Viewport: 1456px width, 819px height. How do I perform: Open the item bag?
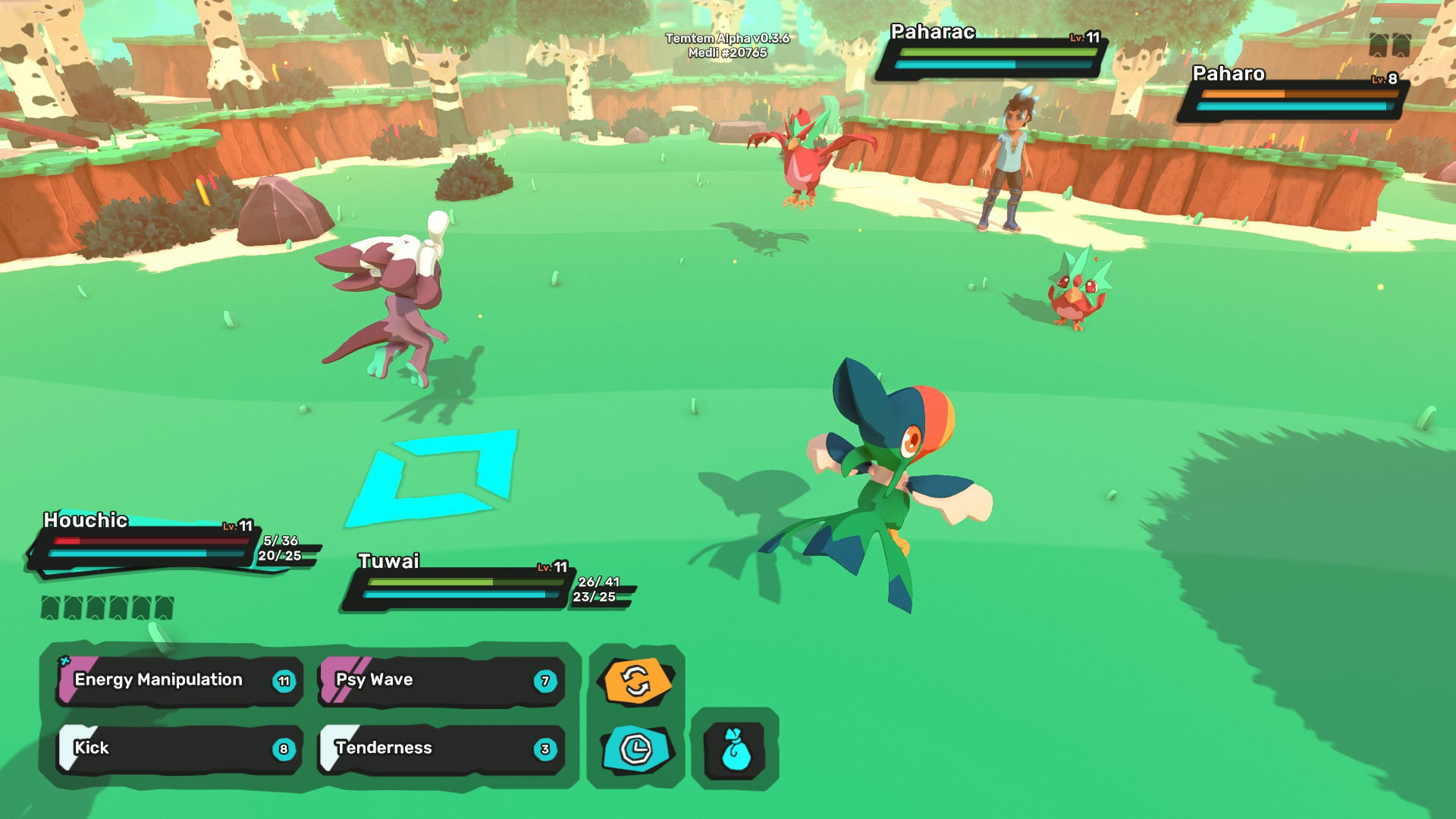[x=735, y=749]
